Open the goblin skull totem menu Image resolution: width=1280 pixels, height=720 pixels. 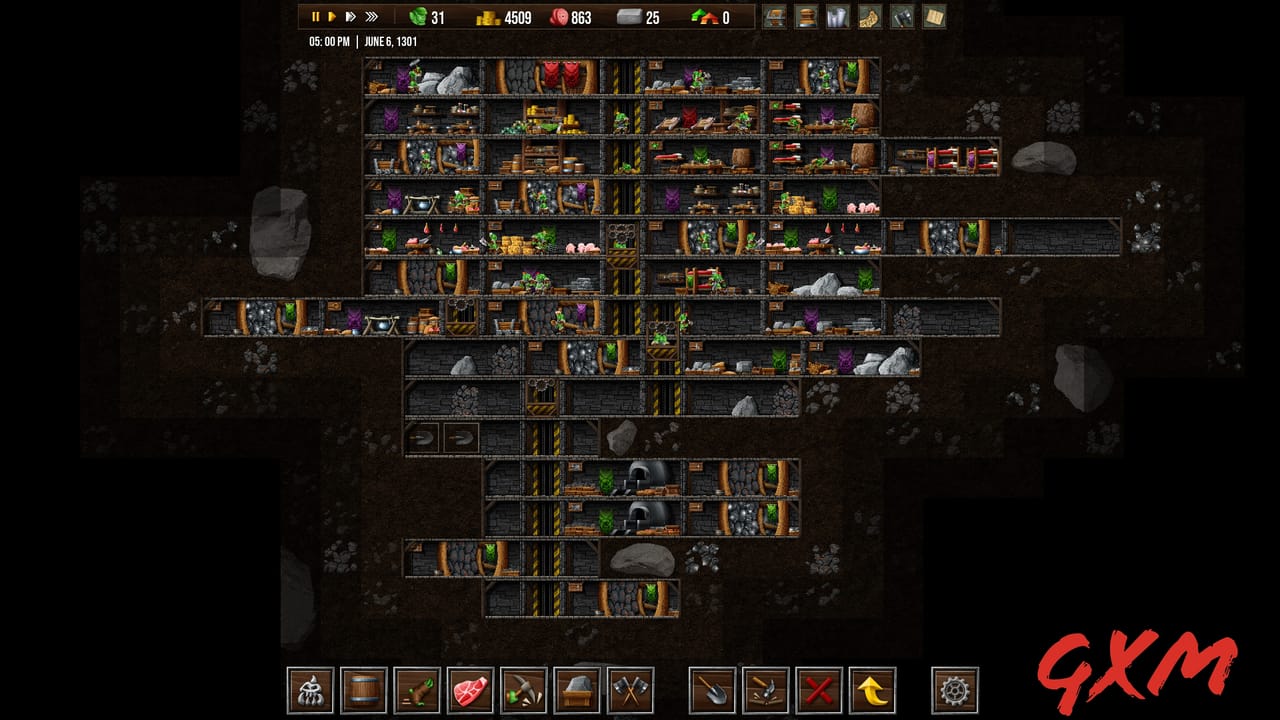pyautogui.click(x=309, y=691)
